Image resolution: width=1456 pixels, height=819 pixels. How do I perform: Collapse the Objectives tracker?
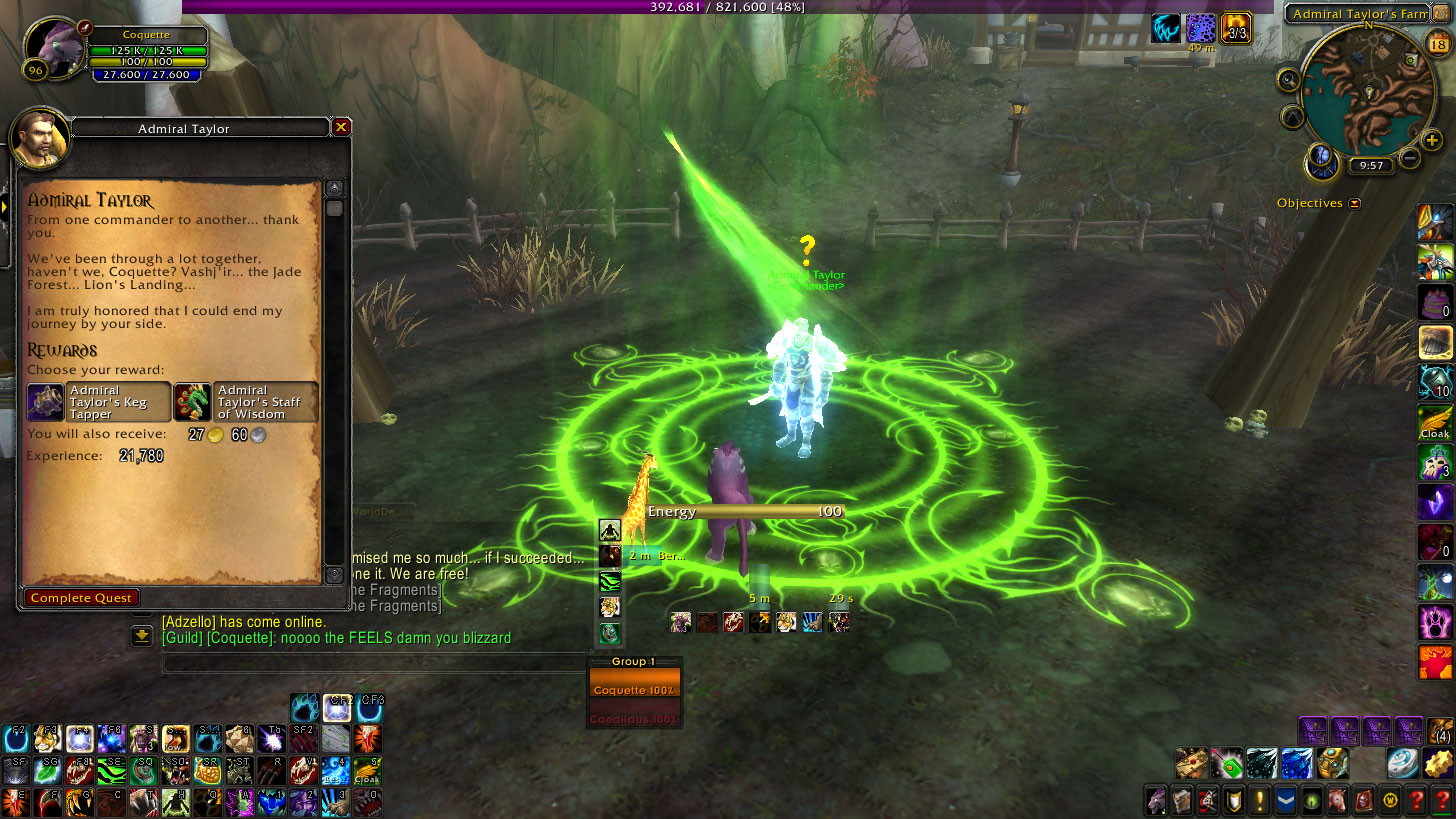(x=1354, y=203)
